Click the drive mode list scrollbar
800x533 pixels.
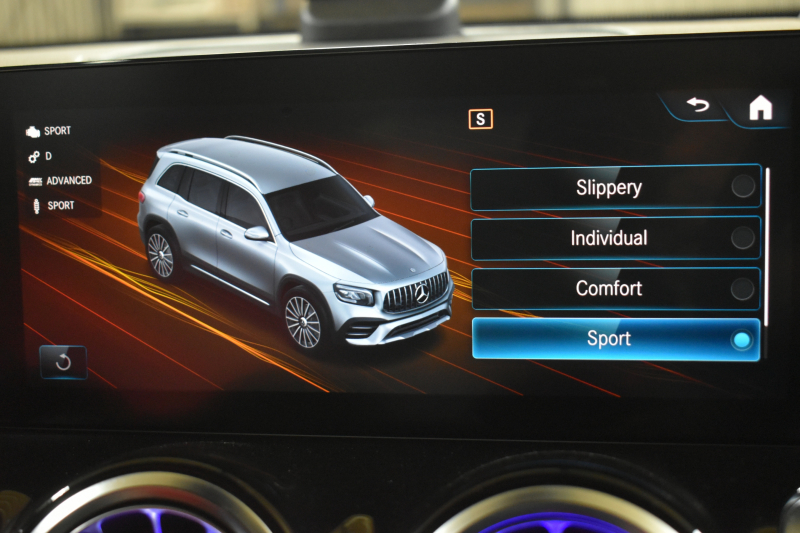767,245
